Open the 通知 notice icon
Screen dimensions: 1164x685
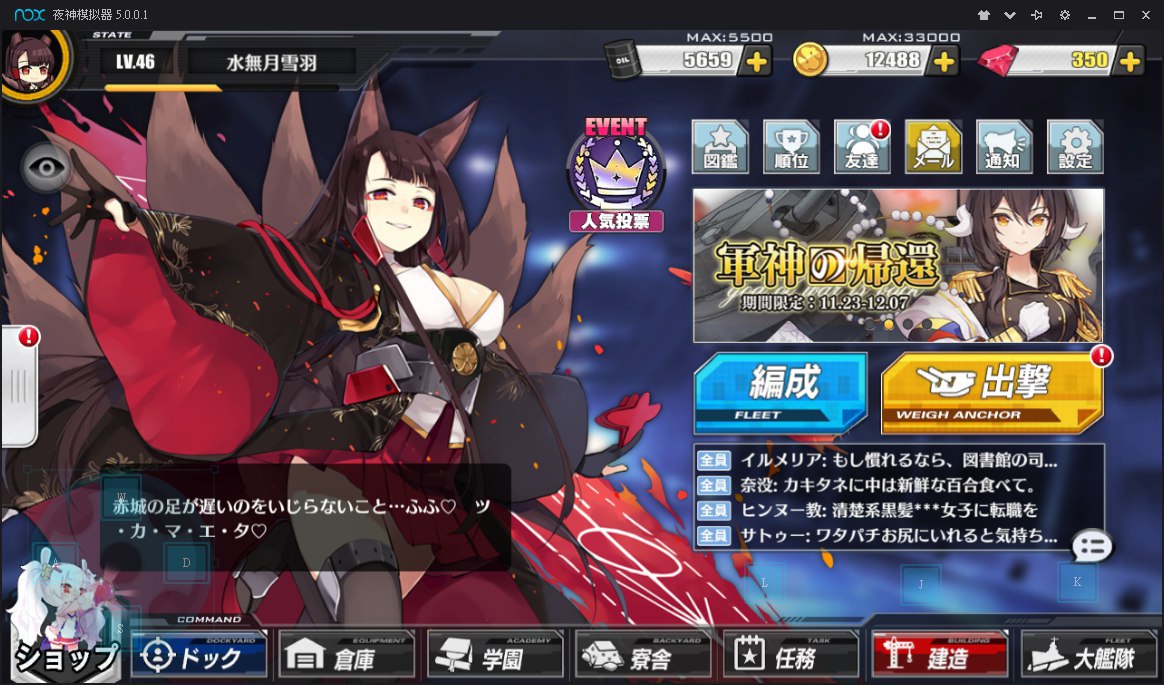pos(1004,147)
